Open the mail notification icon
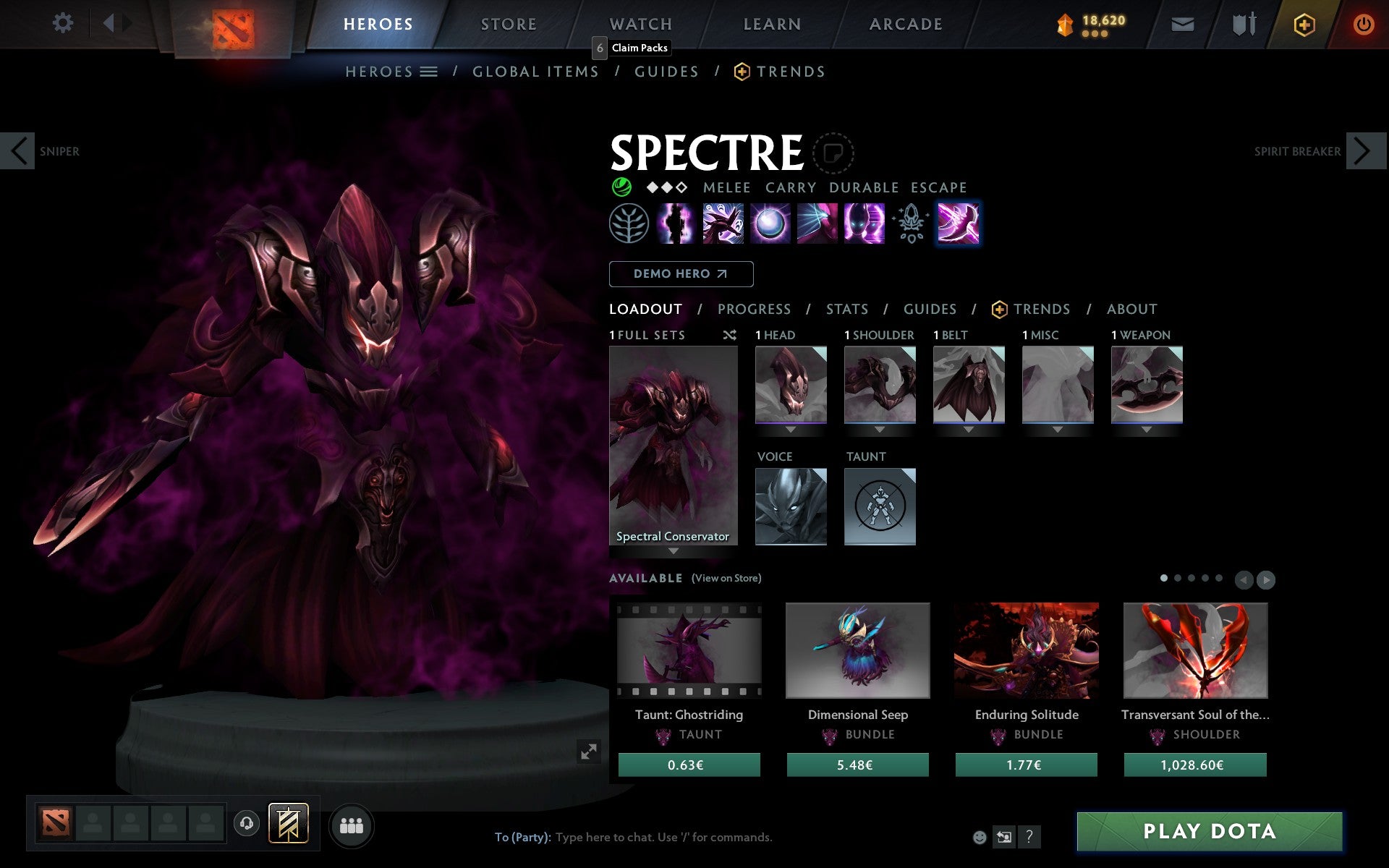This screenshot has height=868, width=1389. pyautogui.click(x=1182, y=23)
